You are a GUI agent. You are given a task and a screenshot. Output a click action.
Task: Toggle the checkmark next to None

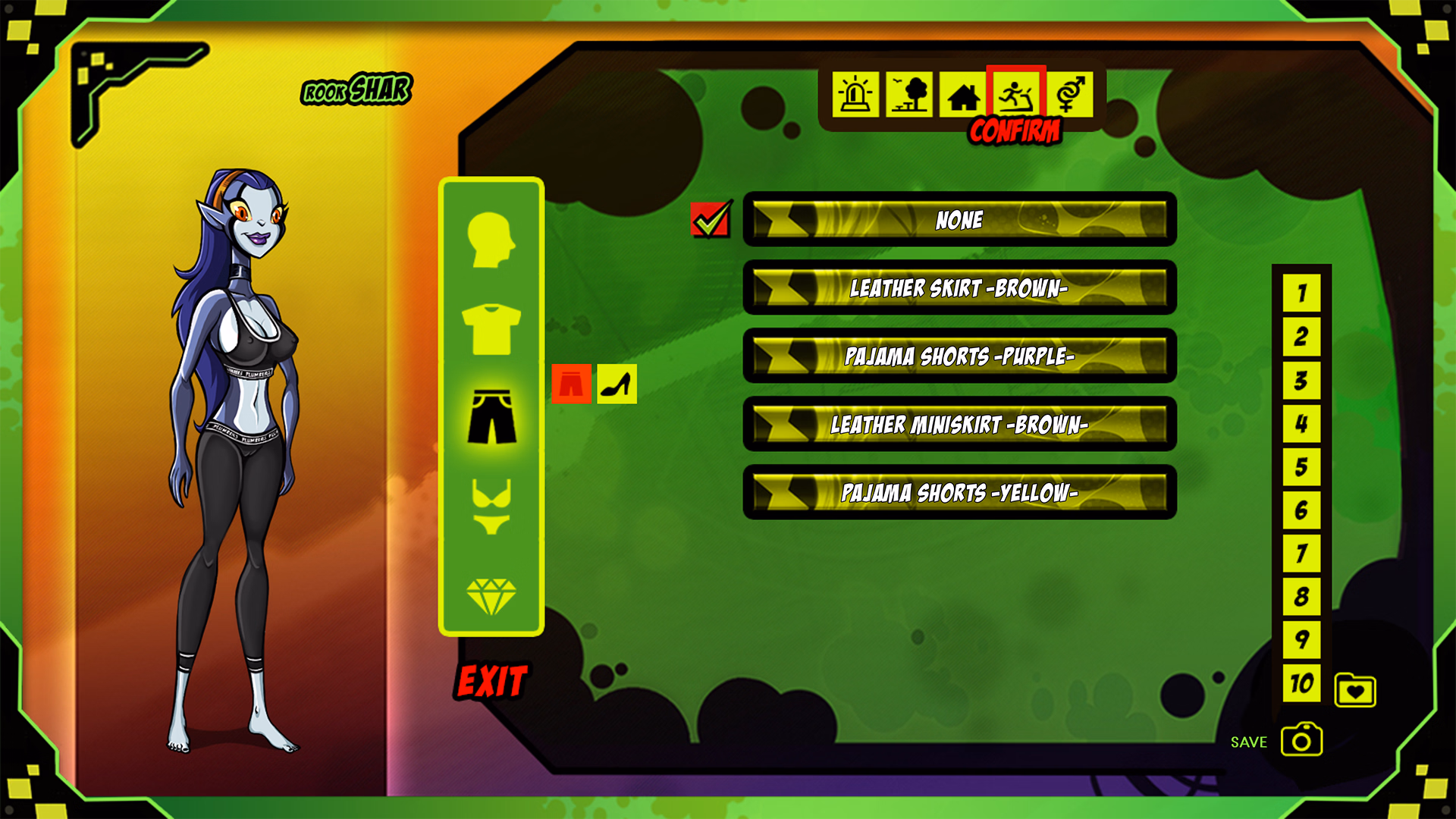[711, 221]
